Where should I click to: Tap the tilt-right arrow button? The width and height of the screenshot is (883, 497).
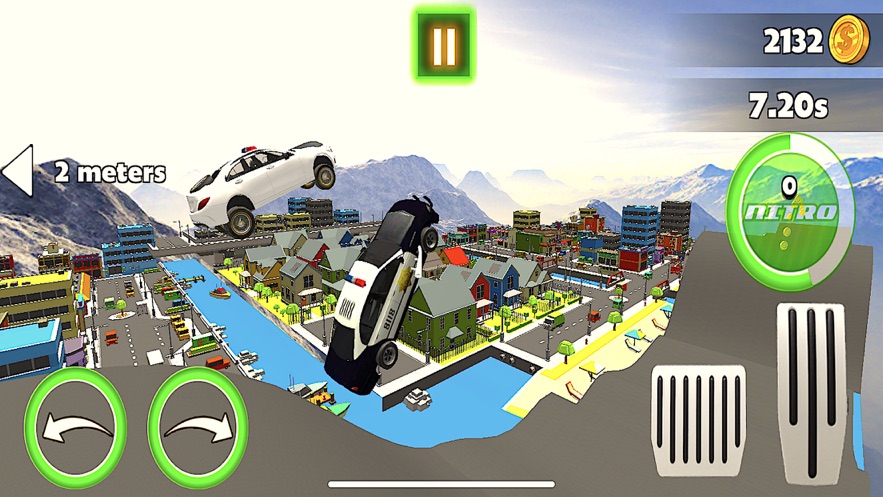[199, 428]
